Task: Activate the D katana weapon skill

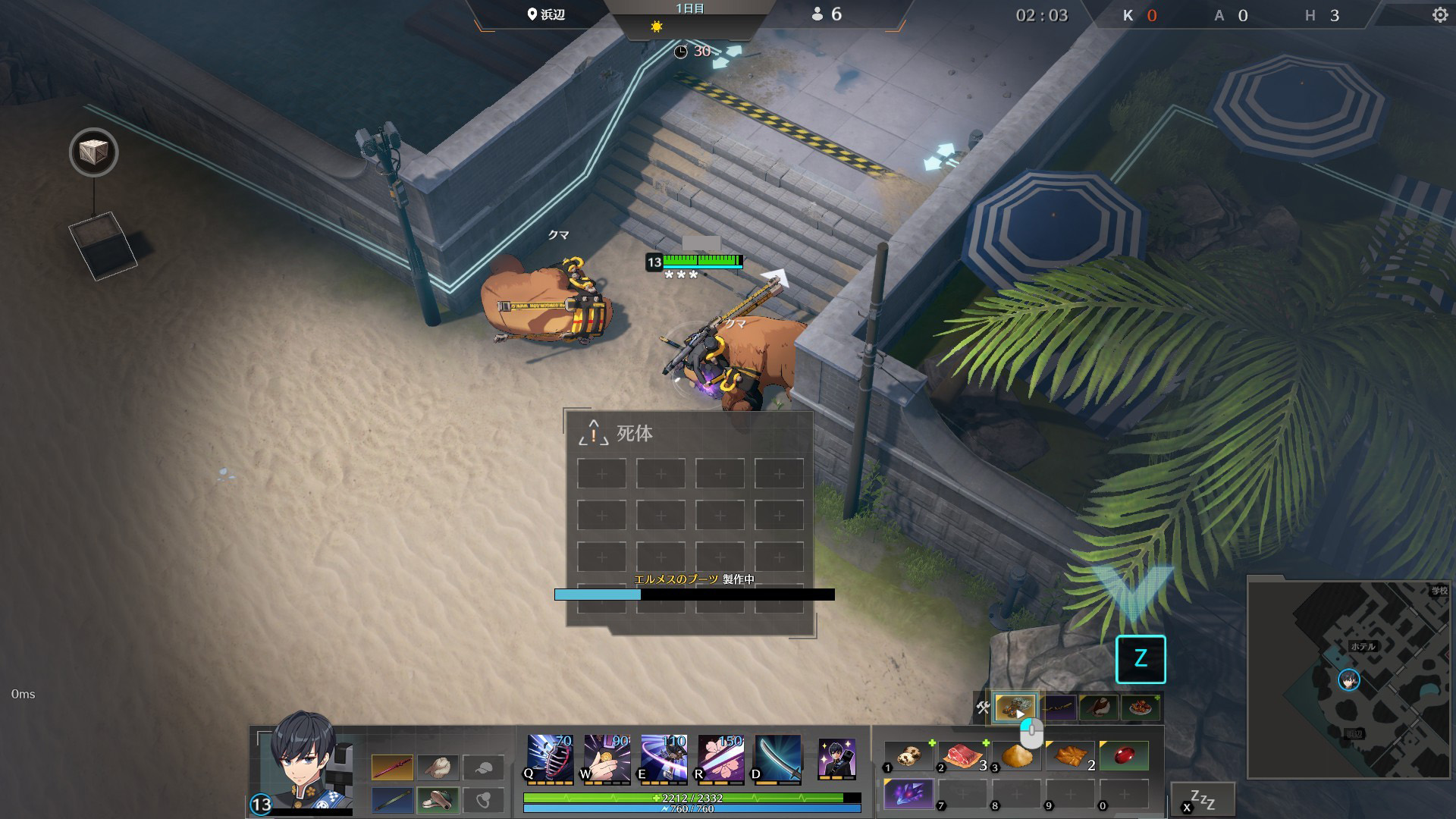Action: pyautogui.click(x=777, y=757)
